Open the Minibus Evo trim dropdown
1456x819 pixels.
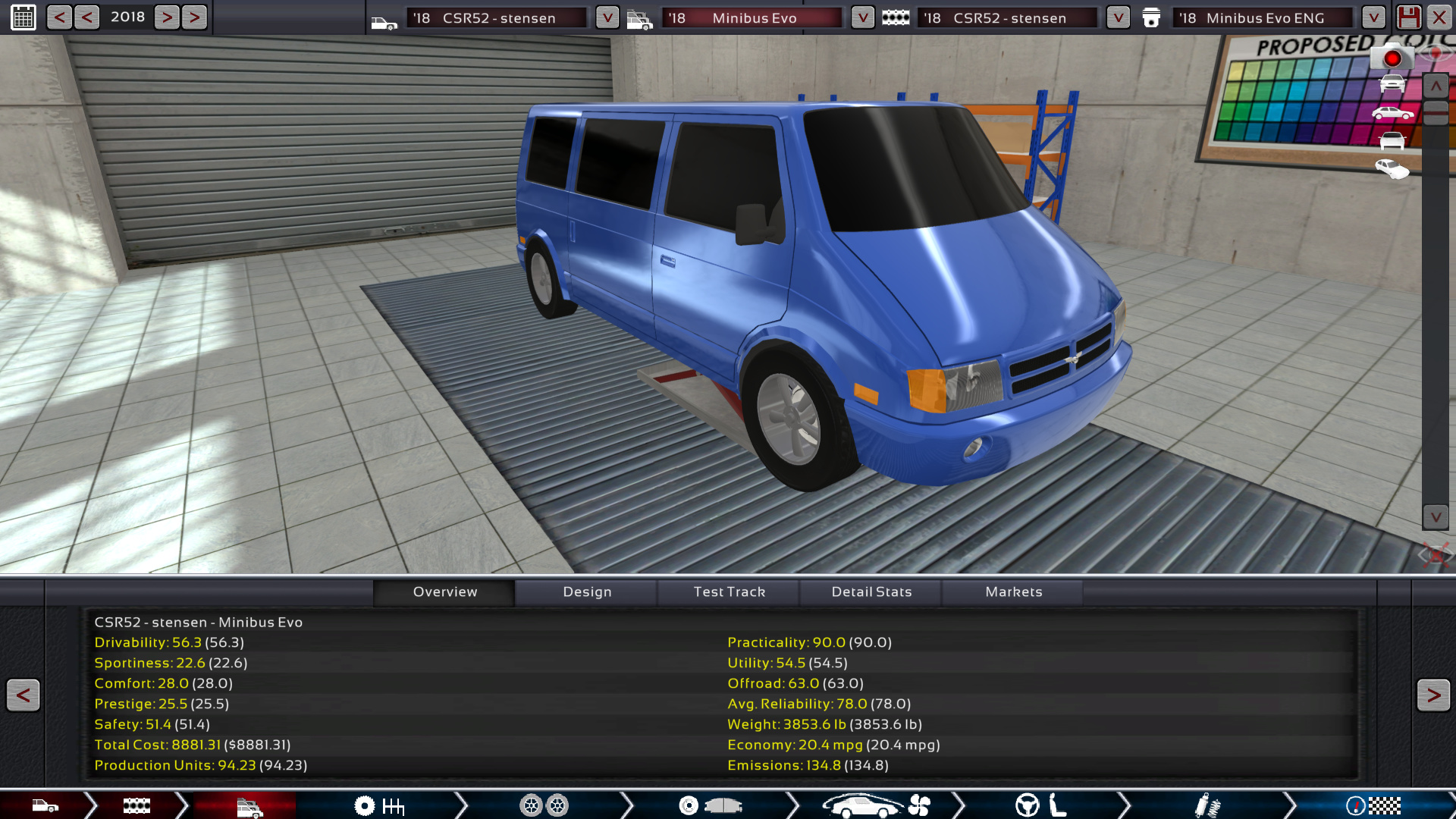pyautogui.click(x=862, y=17)
